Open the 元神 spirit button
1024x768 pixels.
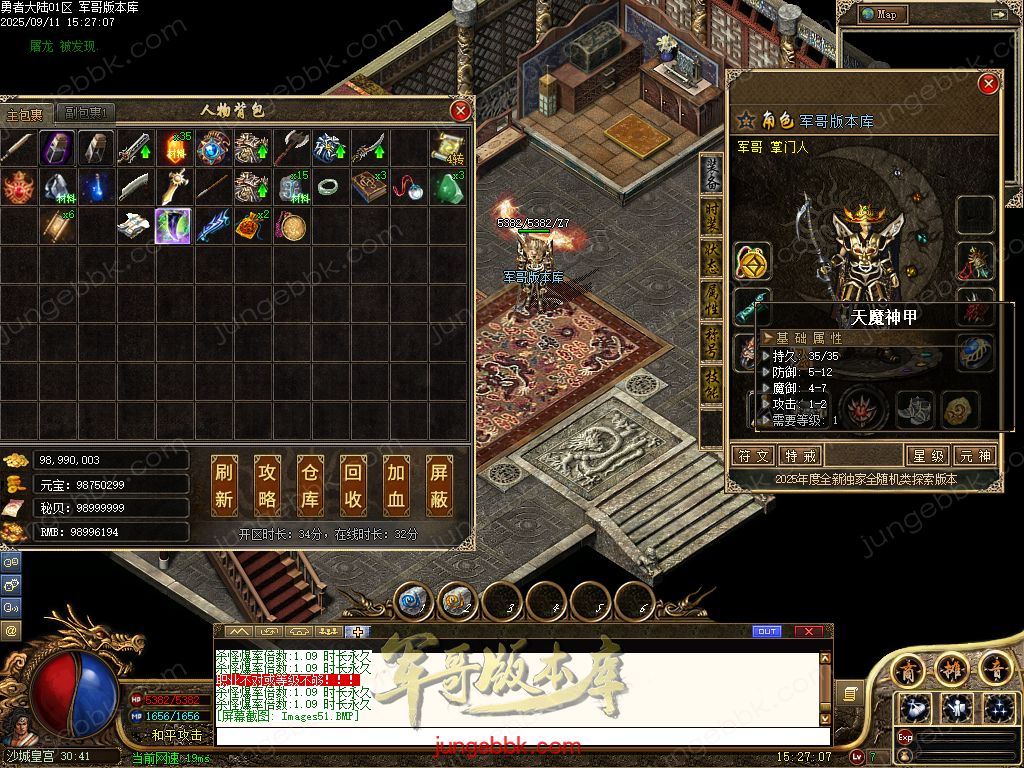(x=974, y=456)
